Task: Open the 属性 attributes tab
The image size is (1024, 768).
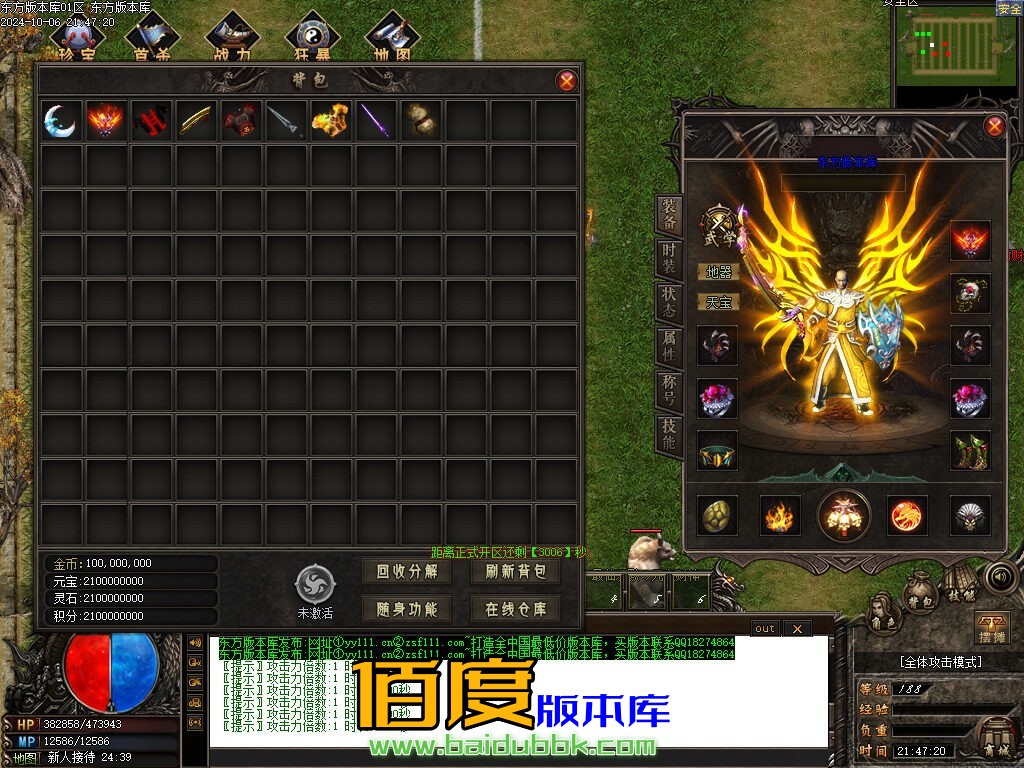Action: coord(669,345)
